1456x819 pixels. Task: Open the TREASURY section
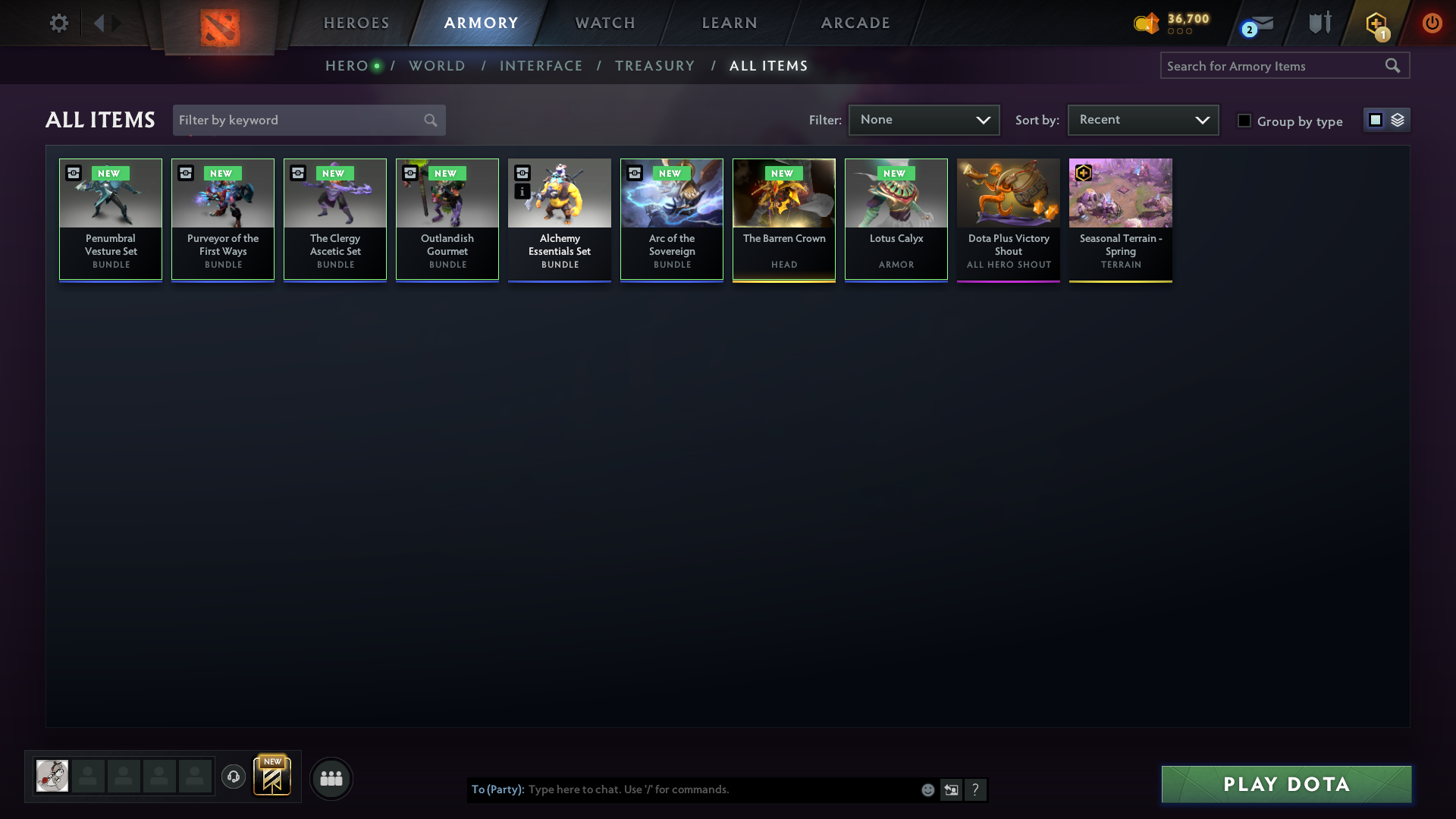(655, 66)
